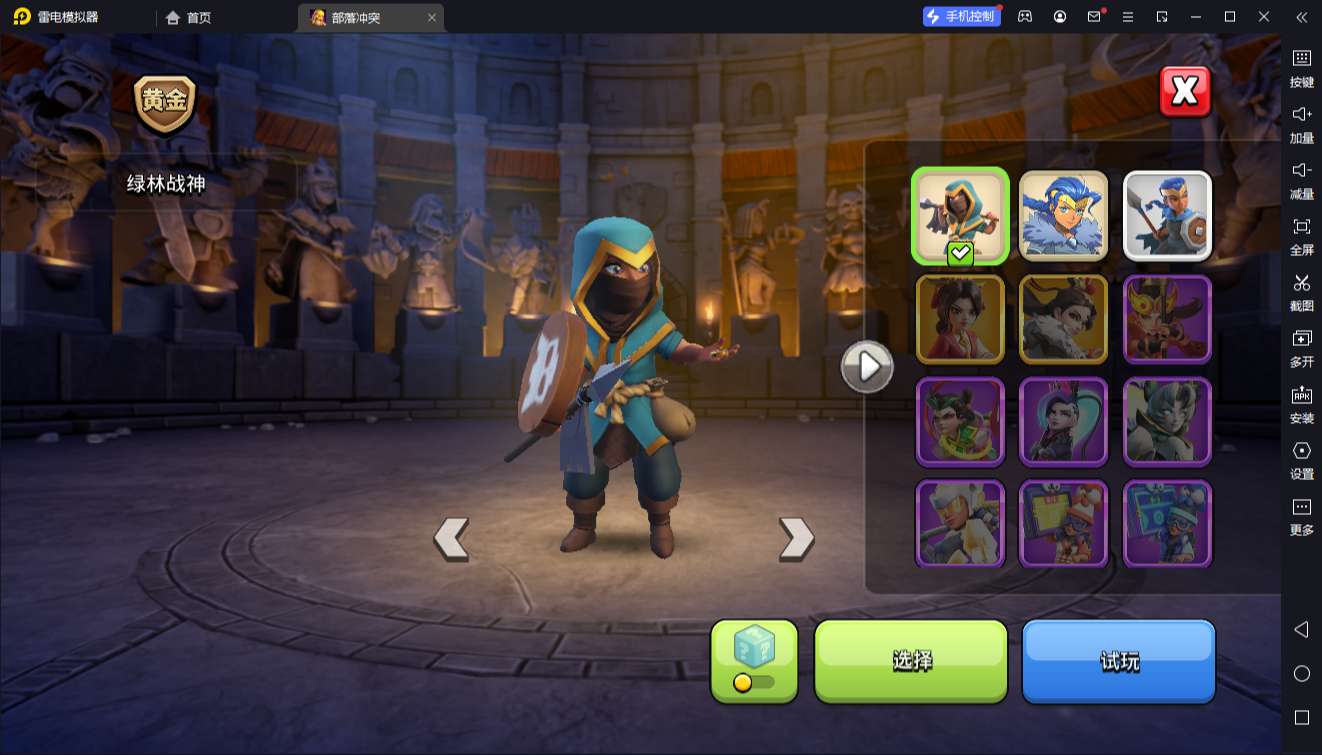
Task: Select the pink-haired dark skin thumbnail
Action: click(1063, 422)
